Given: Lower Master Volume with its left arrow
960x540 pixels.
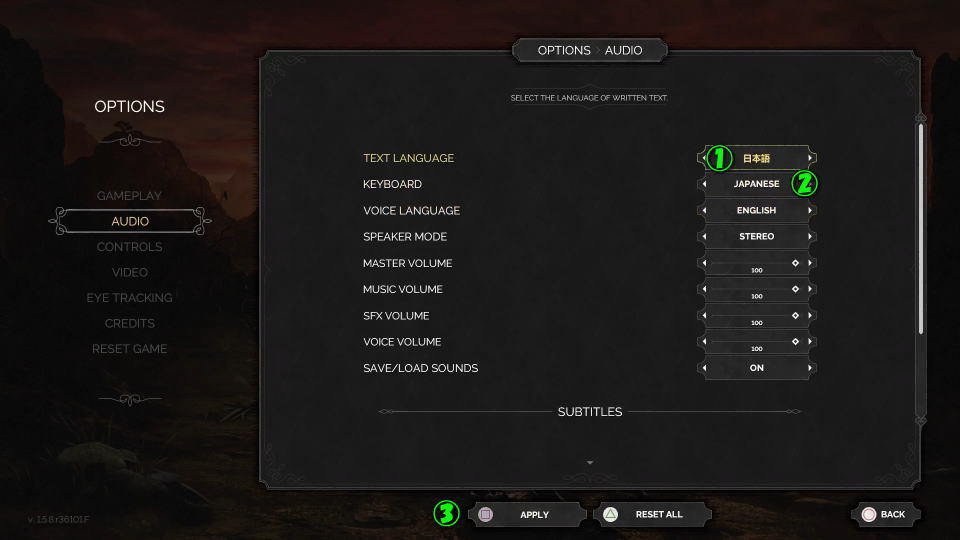Looking at the screenshot, I should [x=703, y=263].
